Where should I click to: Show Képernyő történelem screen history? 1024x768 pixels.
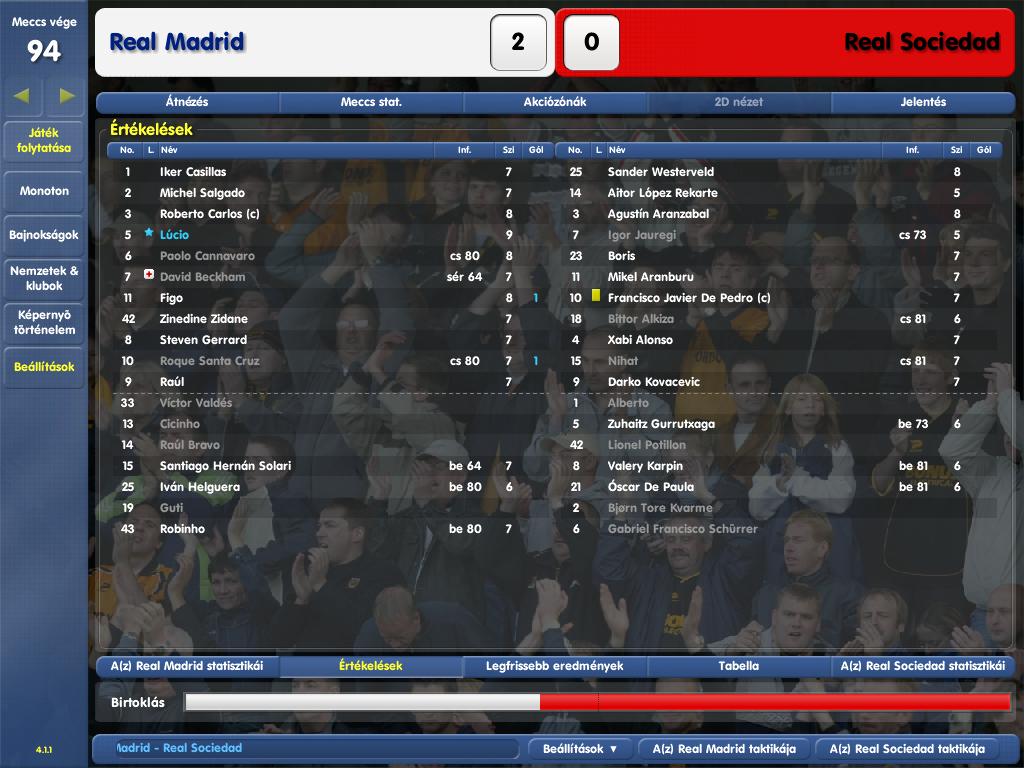point(44,322)
